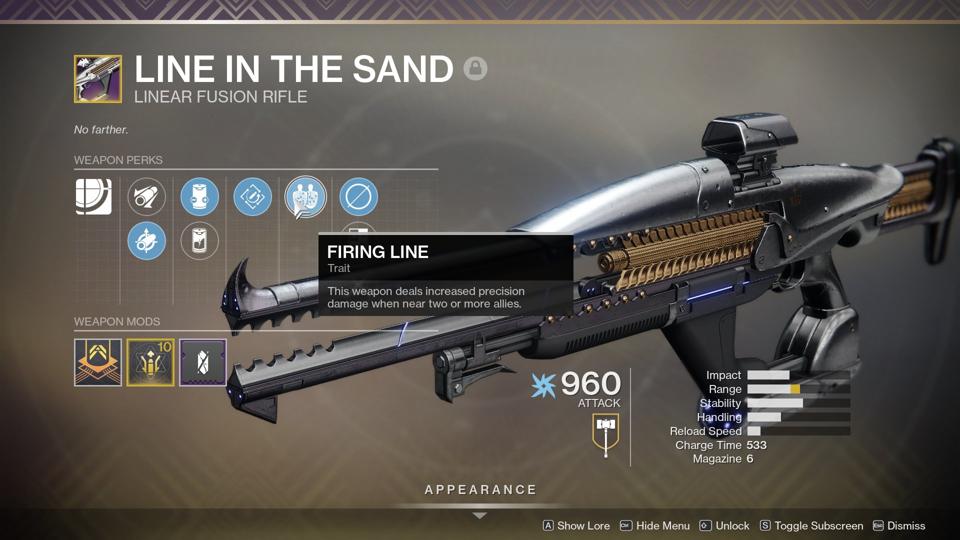960x540 pixels.
Task: Select the crossed-circle perk in the last column
Action: [358, 197]
